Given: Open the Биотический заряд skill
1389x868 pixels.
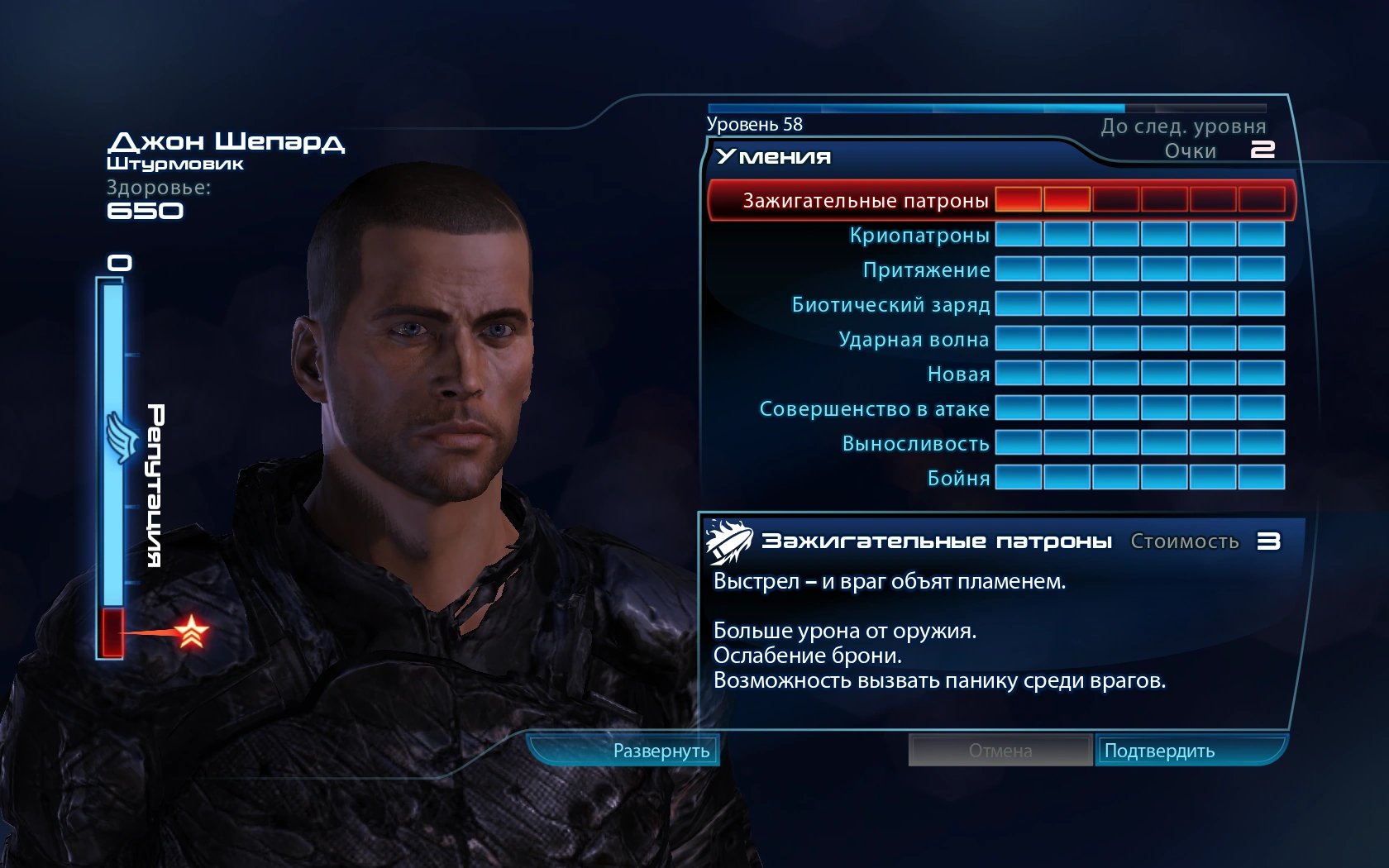Looking at the screenshot, I should click(890, 305).
